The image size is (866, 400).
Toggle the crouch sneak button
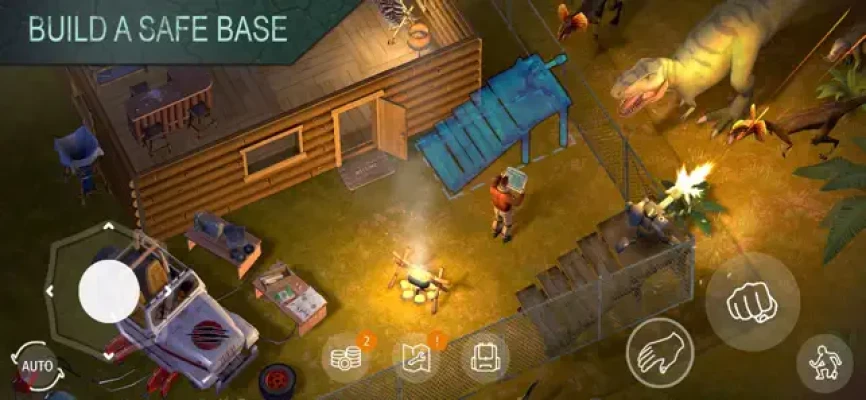click(x=825, y=361)
